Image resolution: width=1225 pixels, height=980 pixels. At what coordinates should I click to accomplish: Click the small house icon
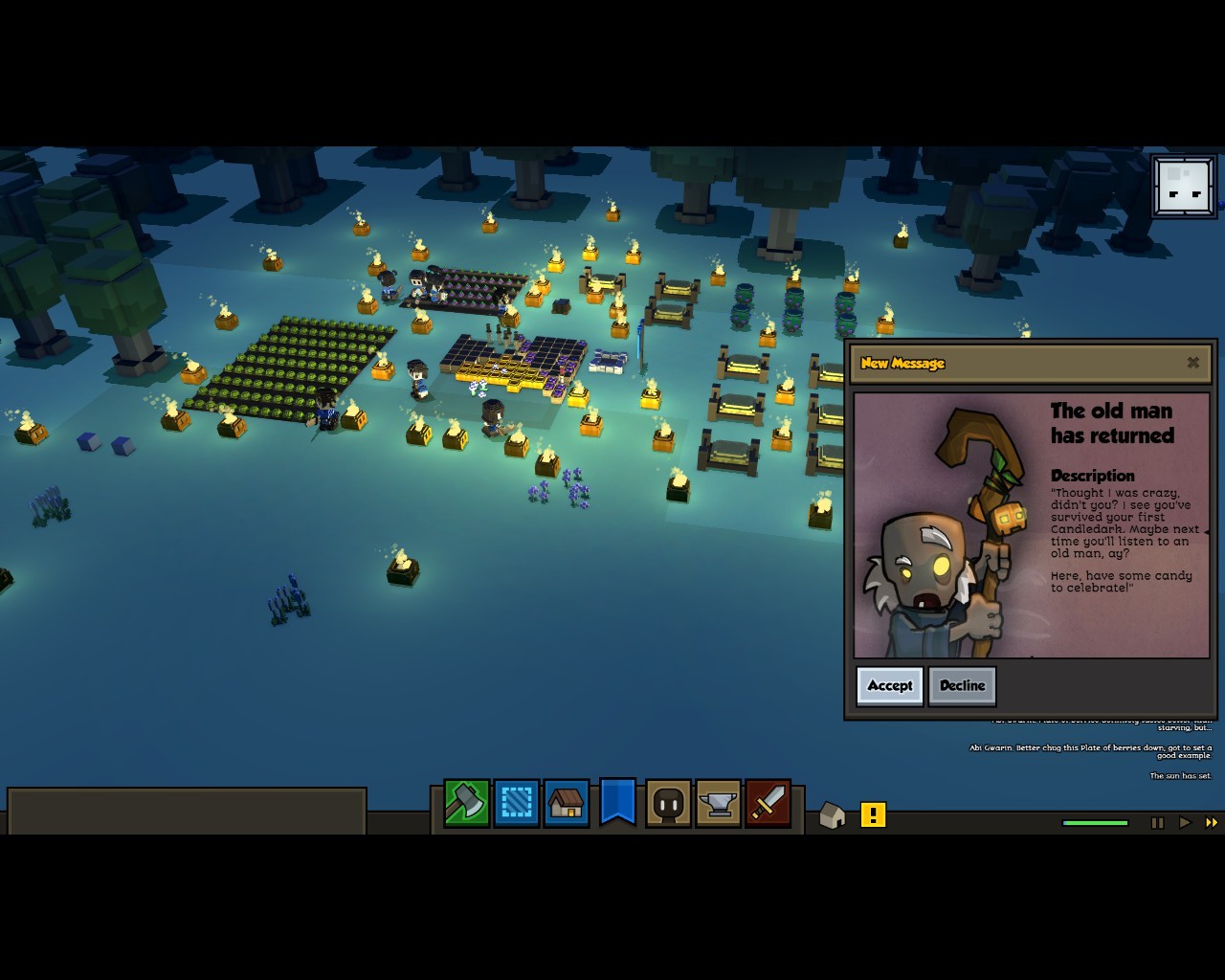(x=833, y=815)
